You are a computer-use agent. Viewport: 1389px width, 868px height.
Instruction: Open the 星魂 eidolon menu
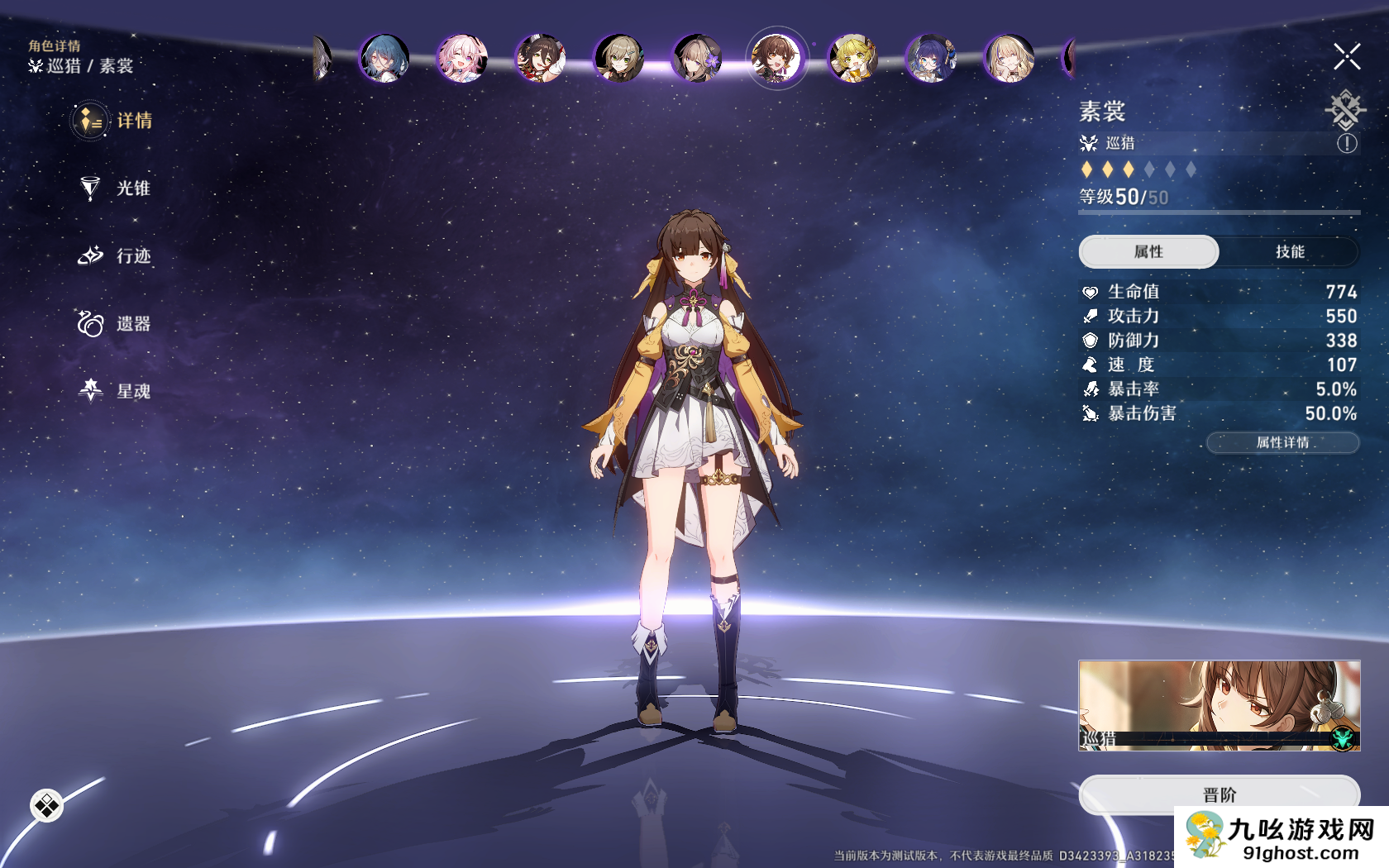pos(116,391)
